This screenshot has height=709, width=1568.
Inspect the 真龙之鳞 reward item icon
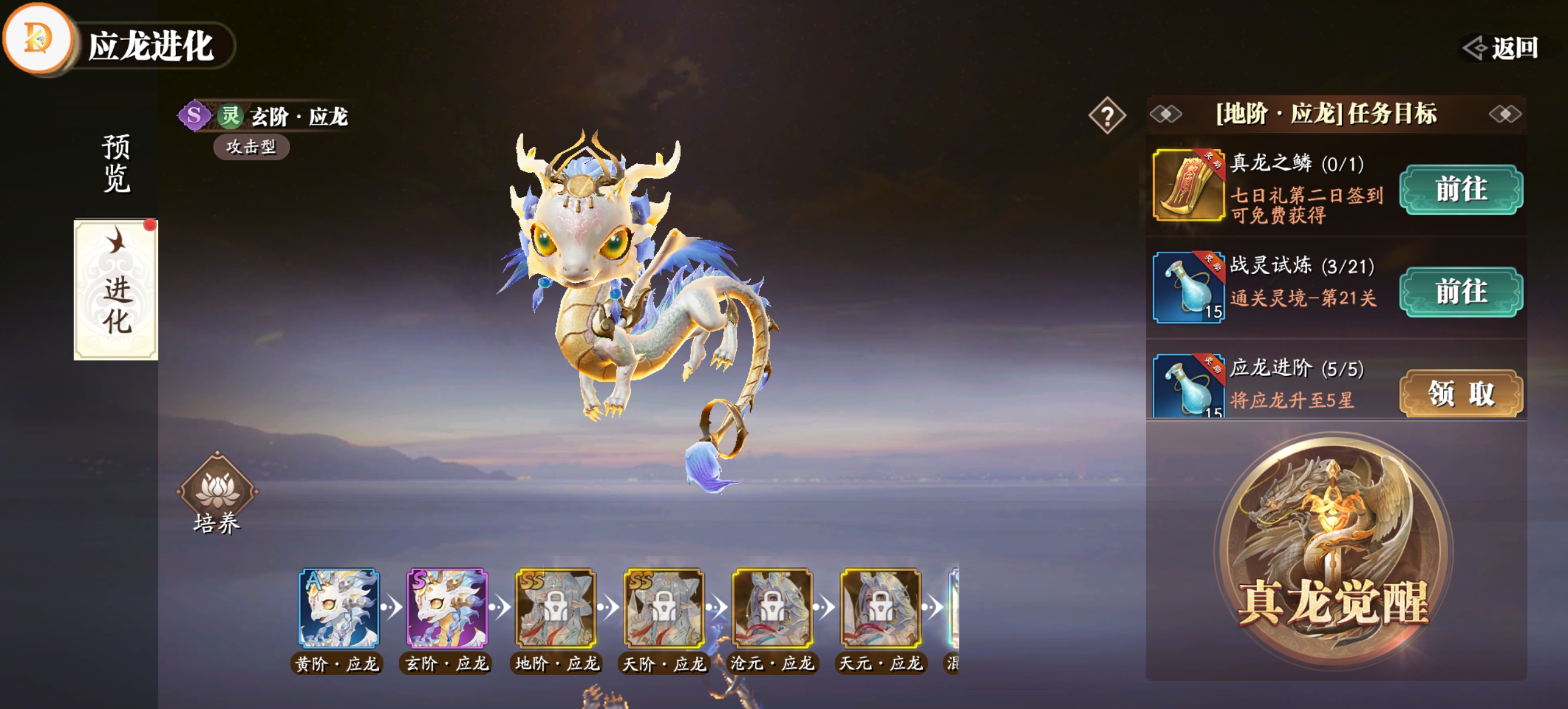1188,184
